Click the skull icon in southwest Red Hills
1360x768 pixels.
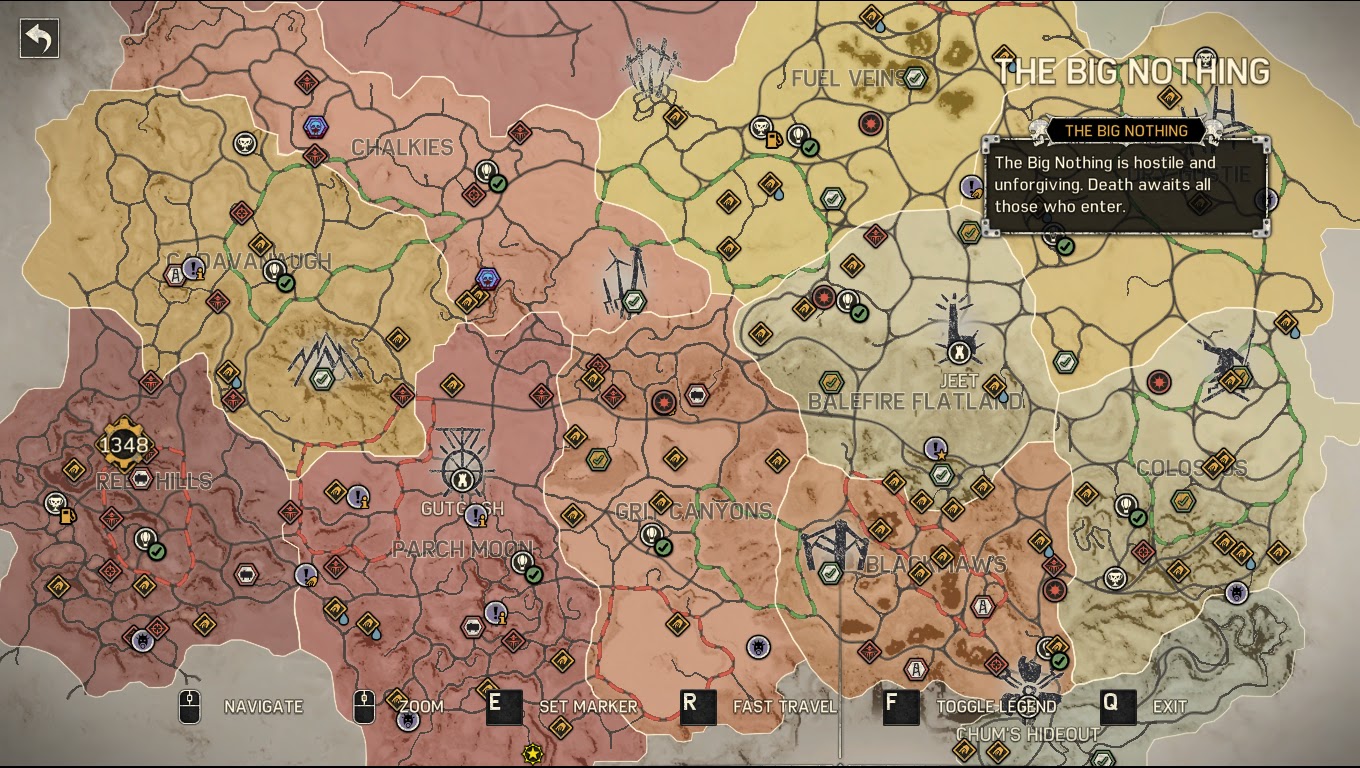pyautogui.click(x=55, y=501)
